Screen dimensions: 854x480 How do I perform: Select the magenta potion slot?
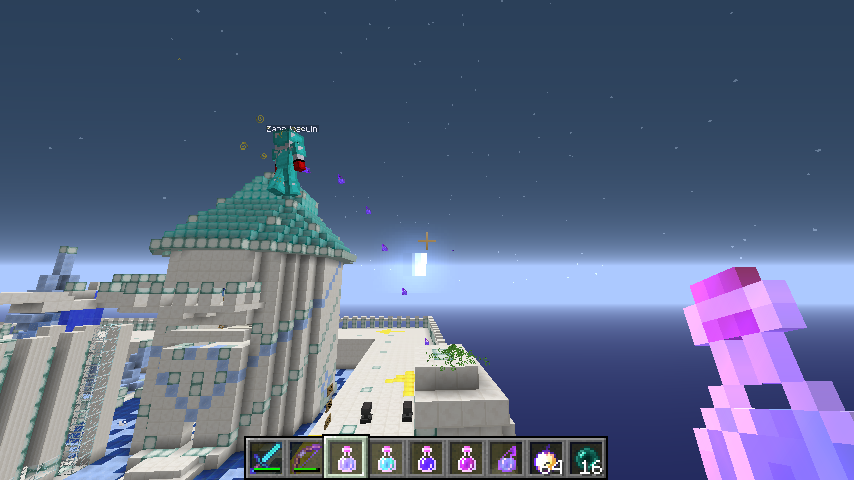point(467,458)
